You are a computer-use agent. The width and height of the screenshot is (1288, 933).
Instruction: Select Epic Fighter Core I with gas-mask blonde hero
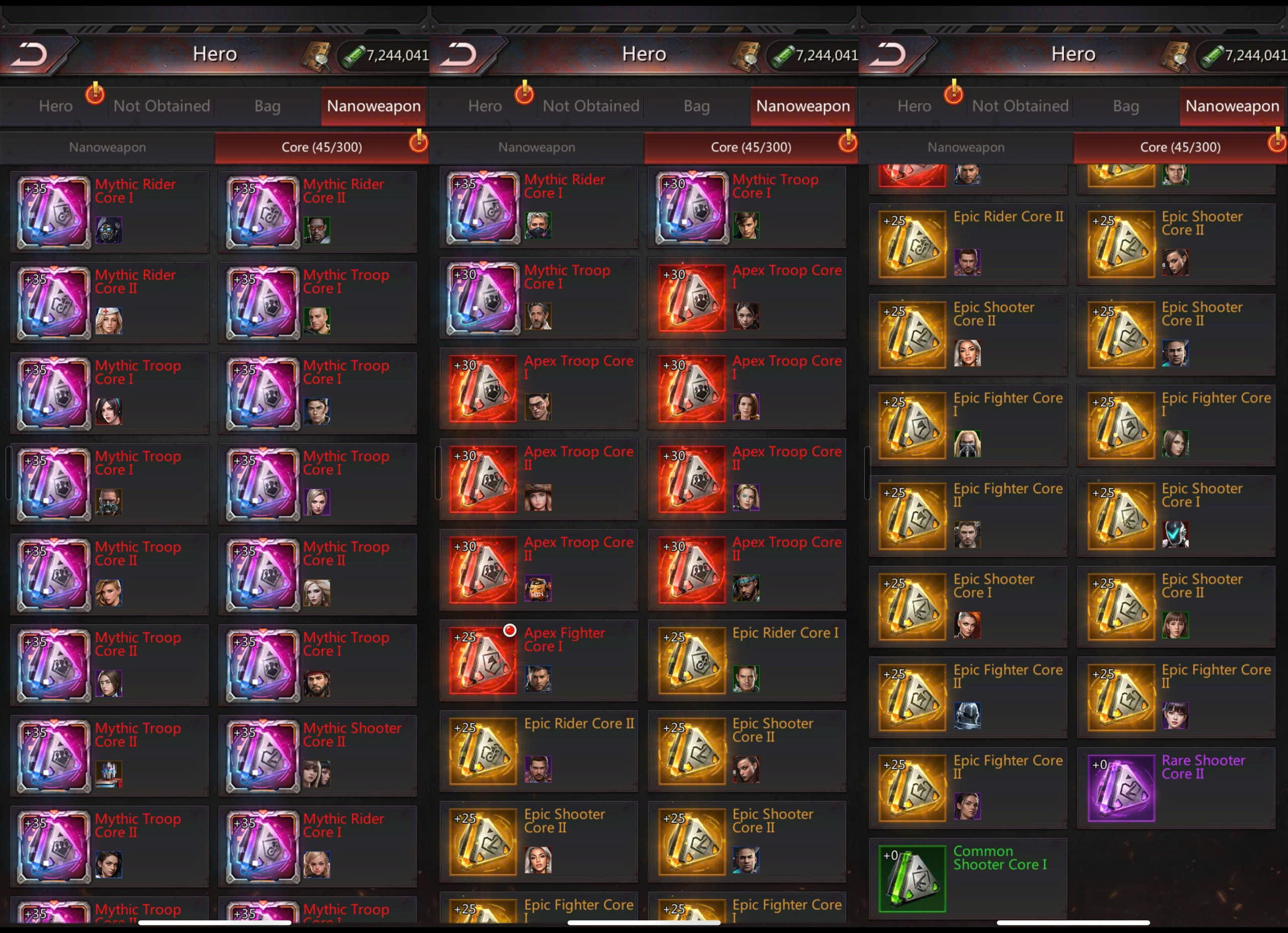point(912,425)
